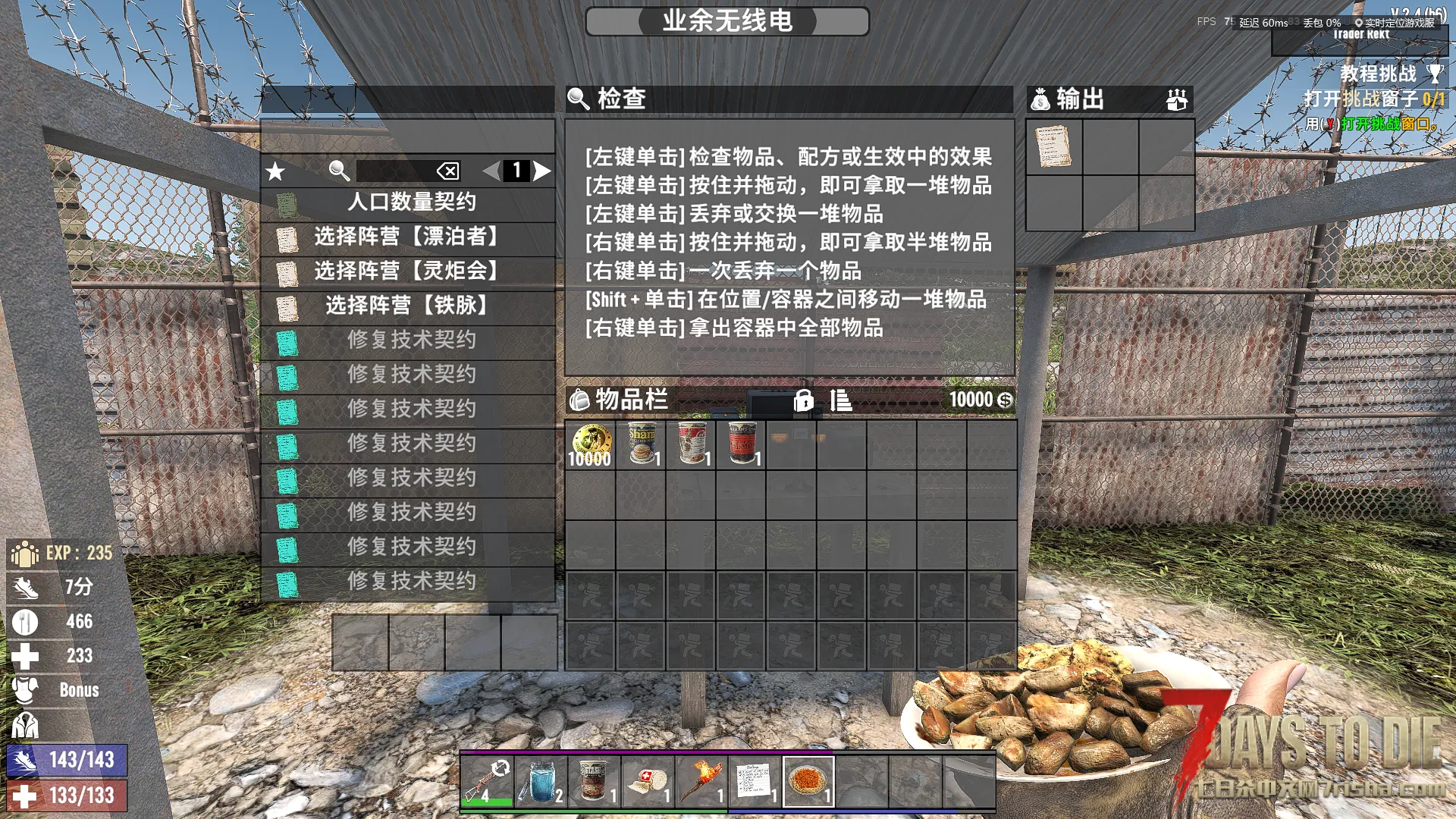
Task: Sort the inventory with the stack icon
Action: click(x=840, y=400)
